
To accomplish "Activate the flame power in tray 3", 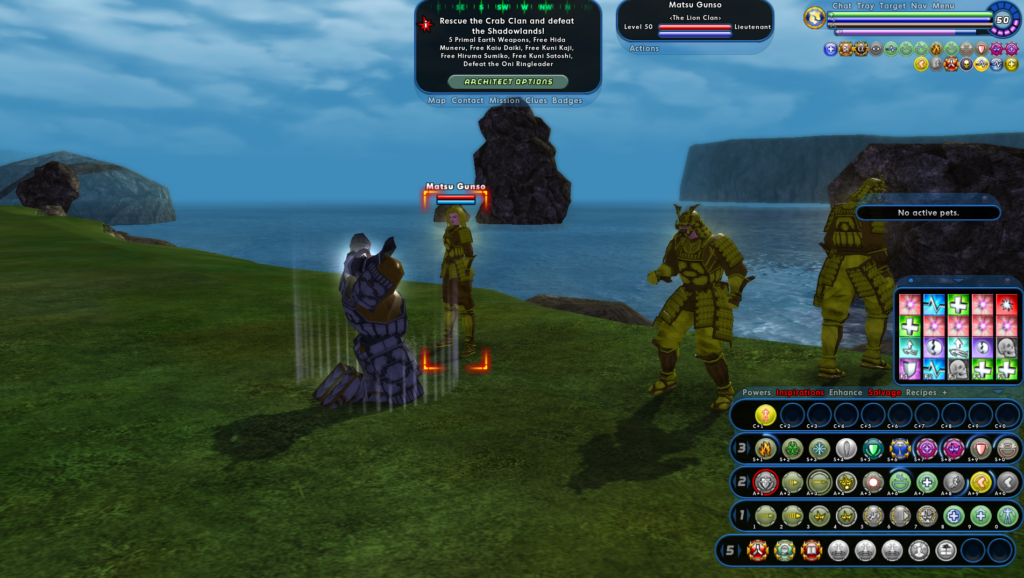I will point(766,448).
